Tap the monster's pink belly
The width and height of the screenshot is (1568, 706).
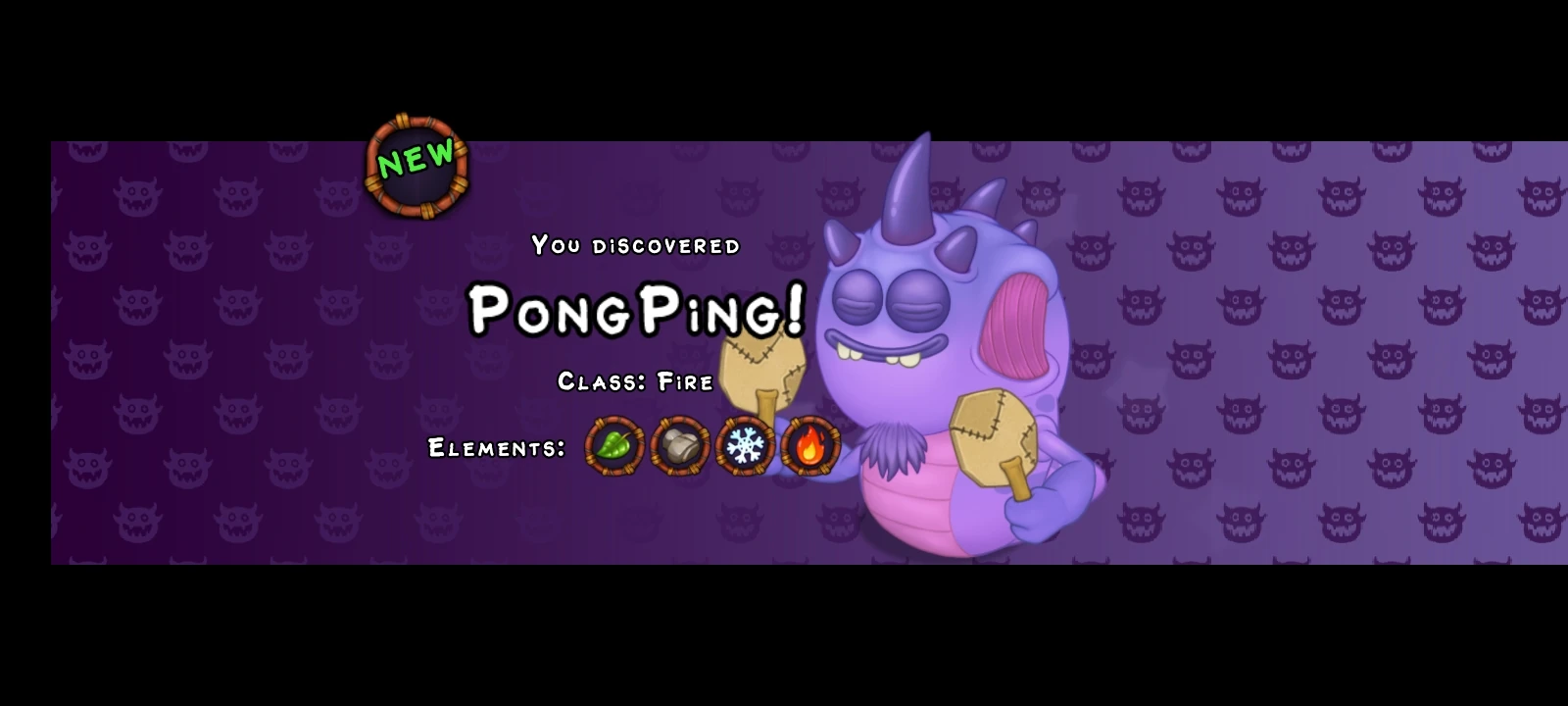[908, 500]
